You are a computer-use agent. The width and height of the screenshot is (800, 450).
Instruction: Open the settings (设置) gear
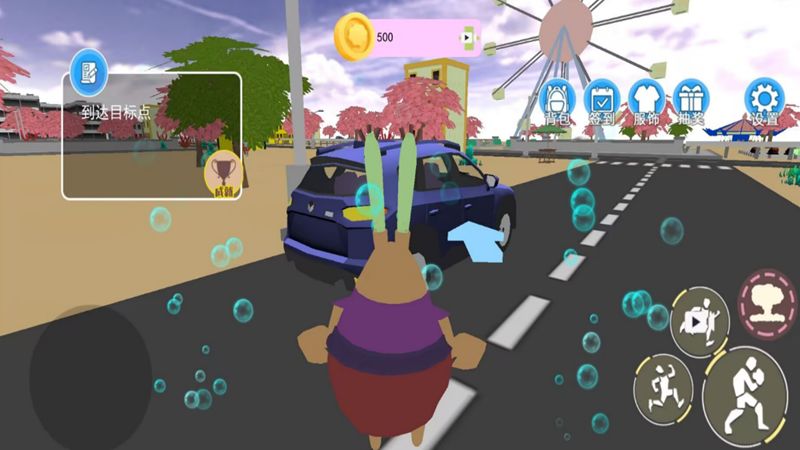pos(765,101)
